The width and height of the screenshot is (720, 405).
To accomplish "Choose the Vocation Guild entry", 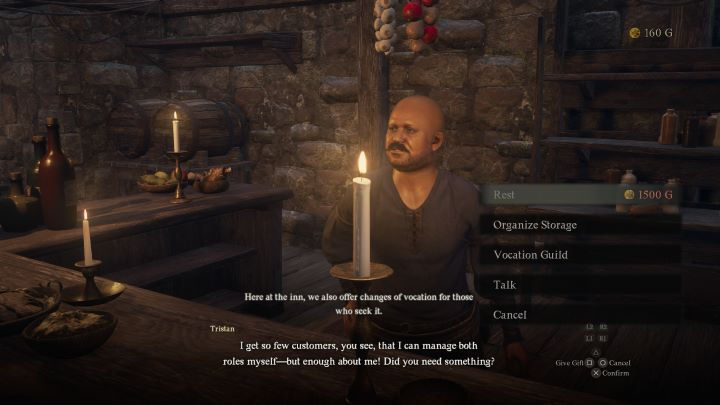I will pos(580,255).
